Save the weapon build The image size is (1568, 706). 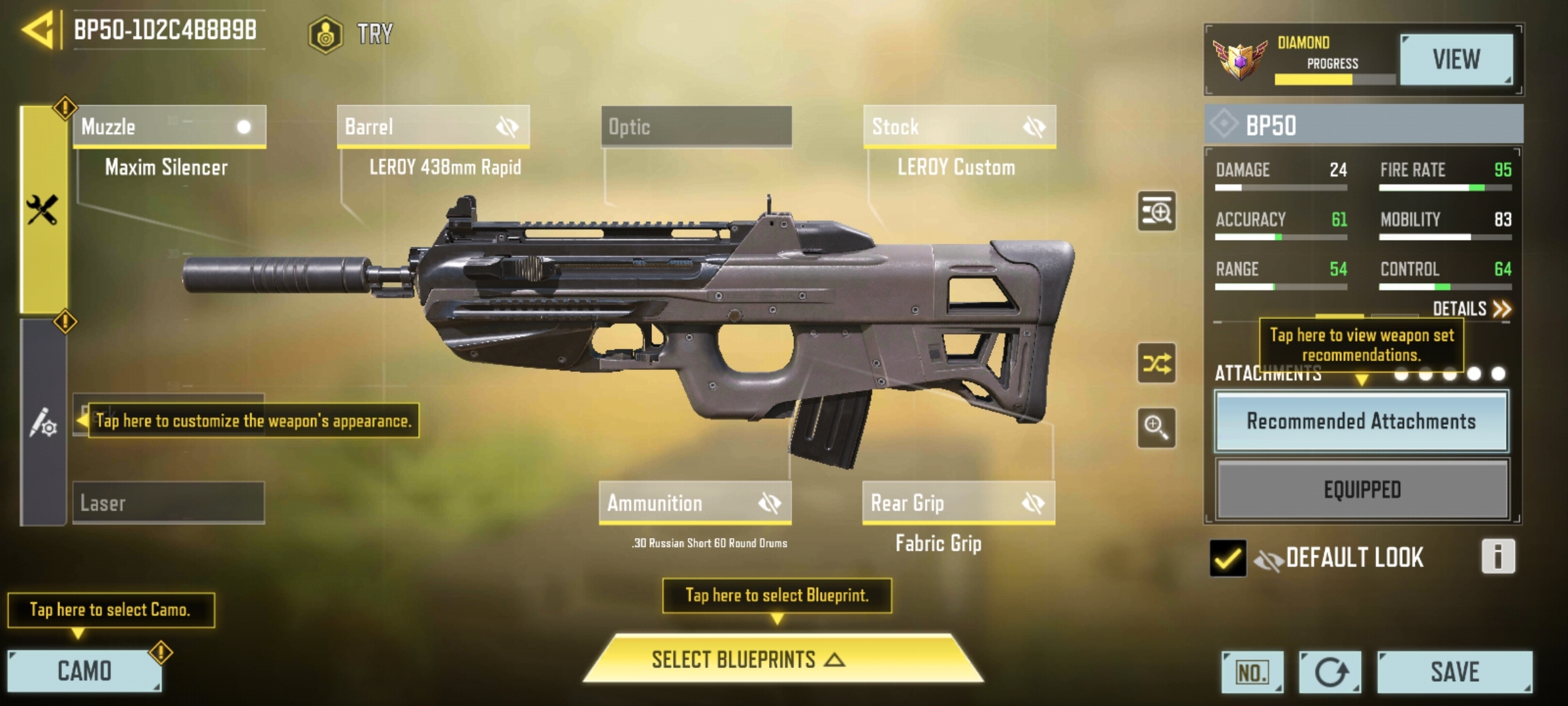click(x=1454, y=671)
